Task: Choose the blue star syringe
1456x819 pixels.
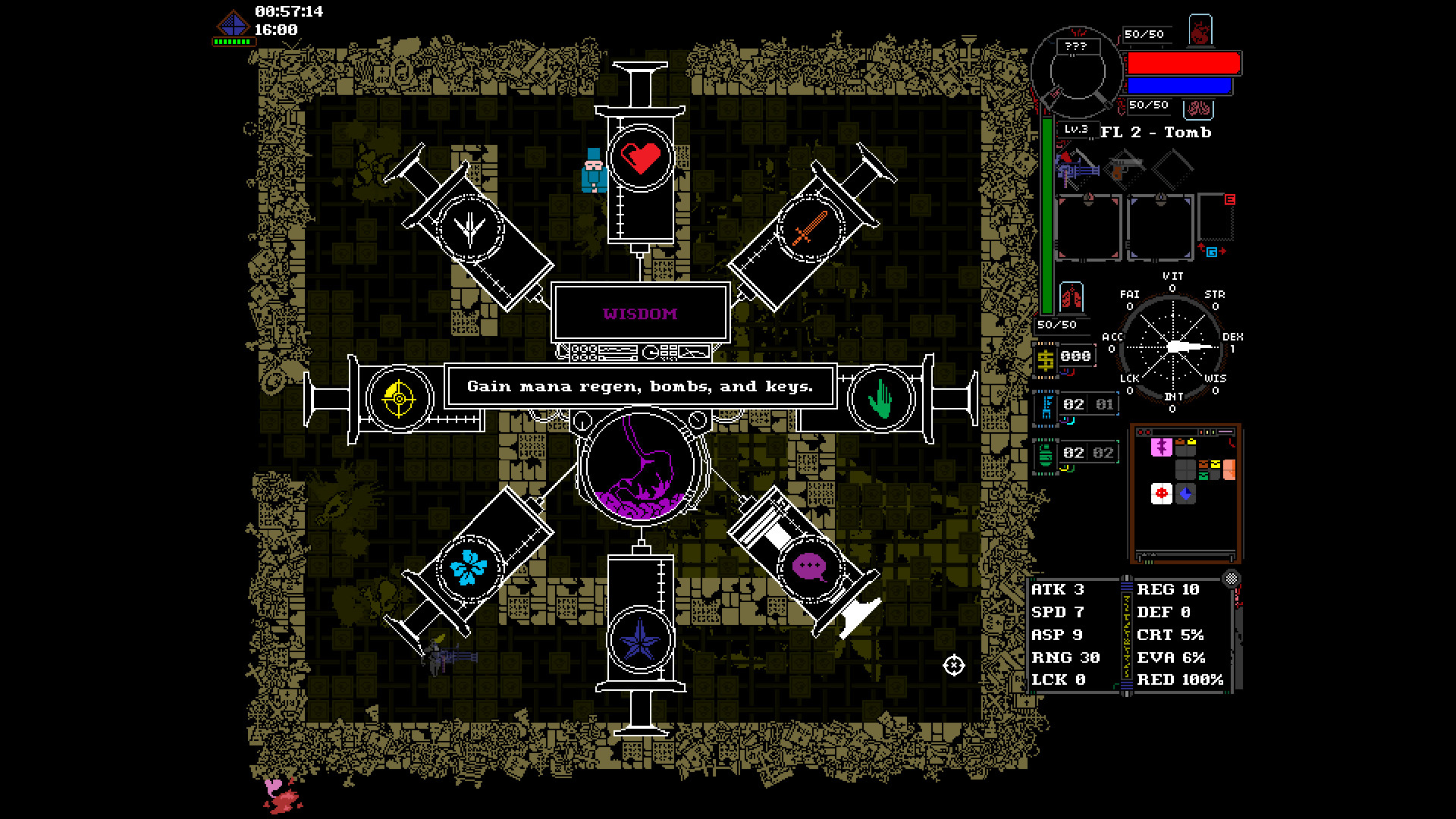Action: pyautogui.click(x=641, y=639)
